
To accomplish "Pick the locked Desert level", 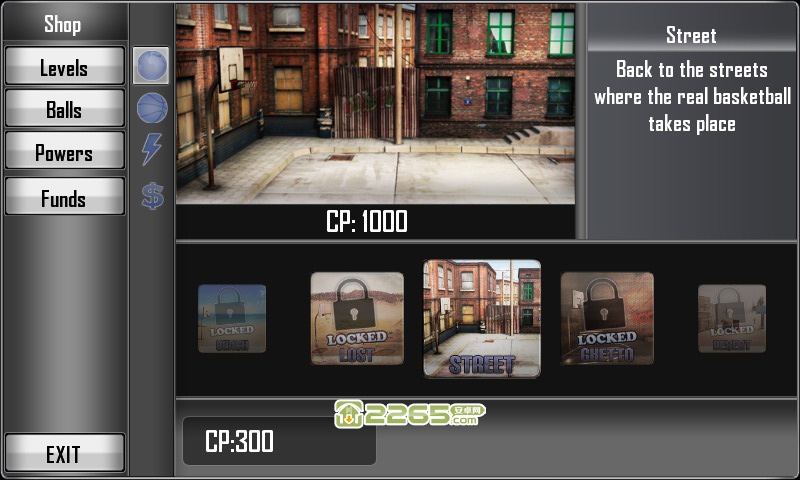I will [732, 319].
